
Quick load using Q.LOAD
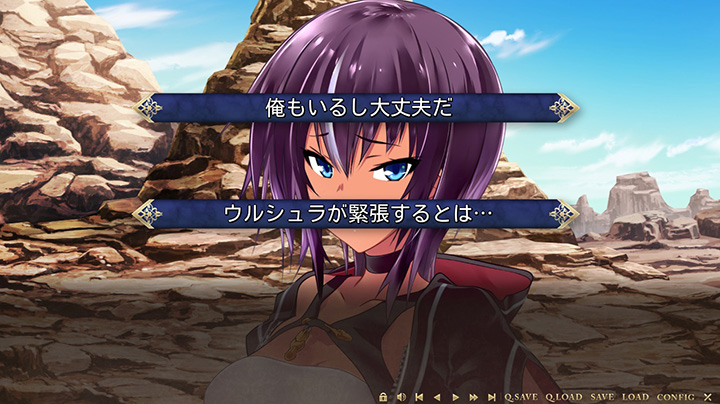click(563, 397)
